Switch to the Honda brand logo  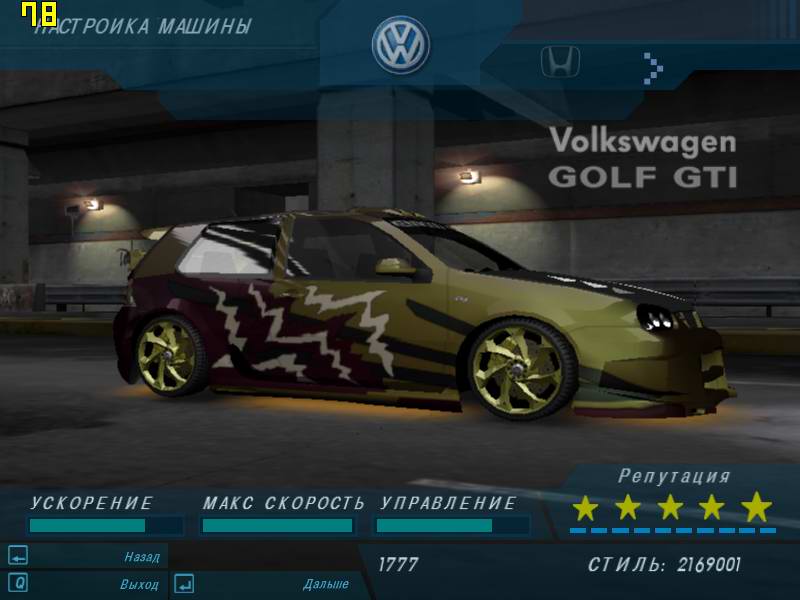(x=560, y=63)
